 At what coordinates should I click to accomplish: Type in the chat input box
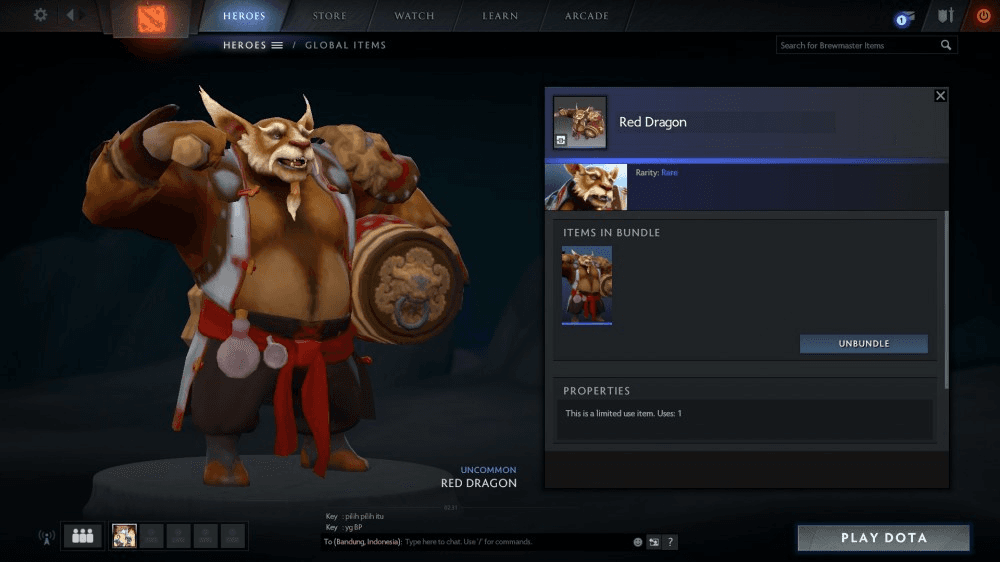515,542
